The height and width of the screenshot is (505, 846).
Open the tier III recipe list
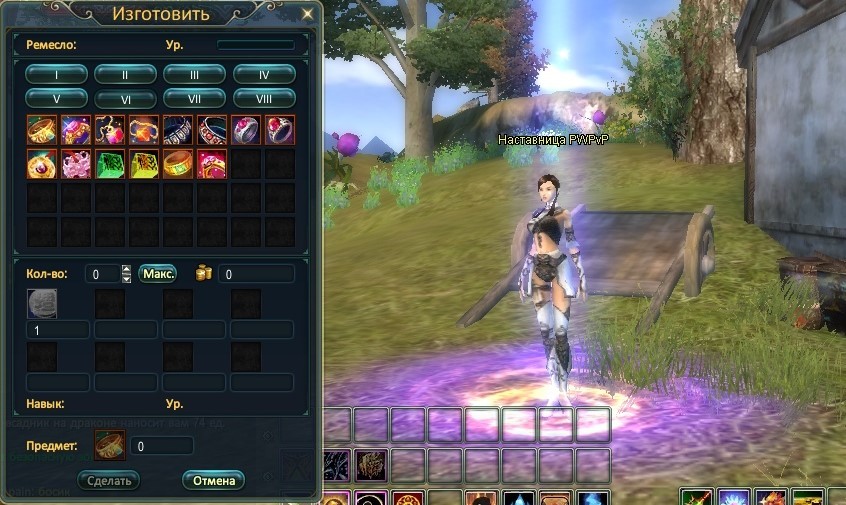coord(194,73)
